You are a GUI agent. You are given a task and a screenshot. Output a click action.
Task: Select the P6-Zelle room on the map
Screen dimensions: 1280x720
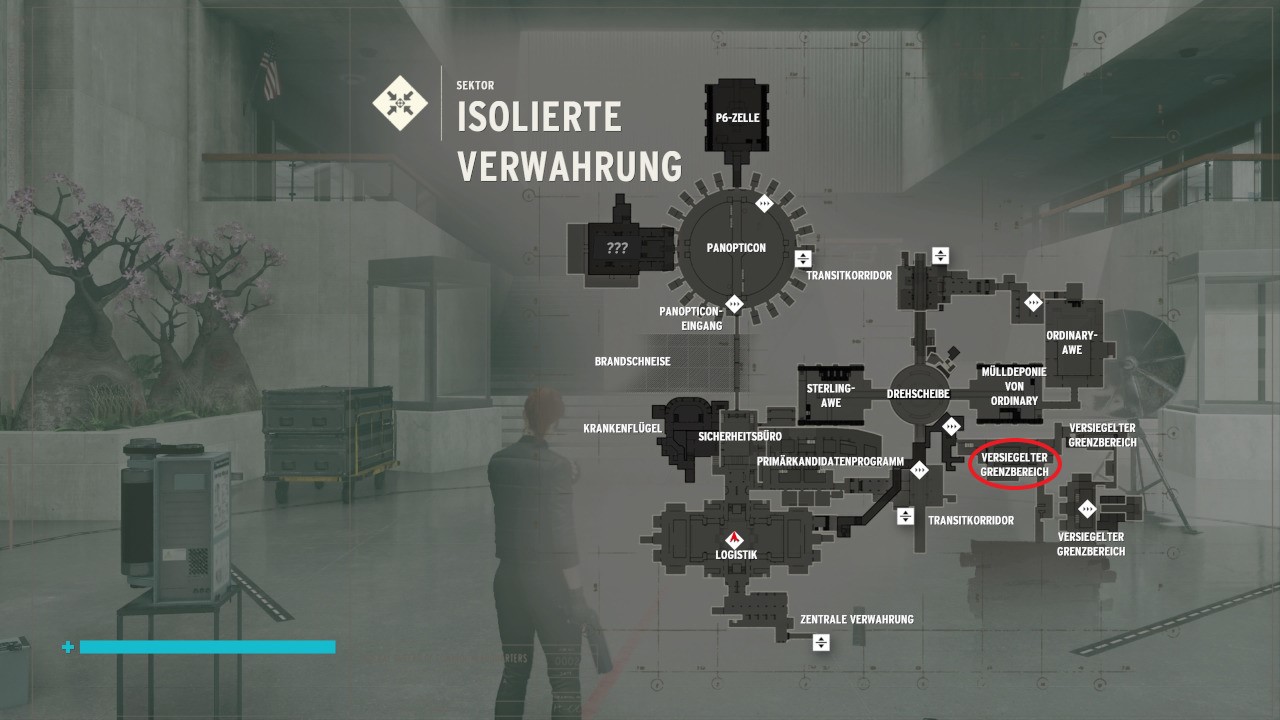click(738, 118)
